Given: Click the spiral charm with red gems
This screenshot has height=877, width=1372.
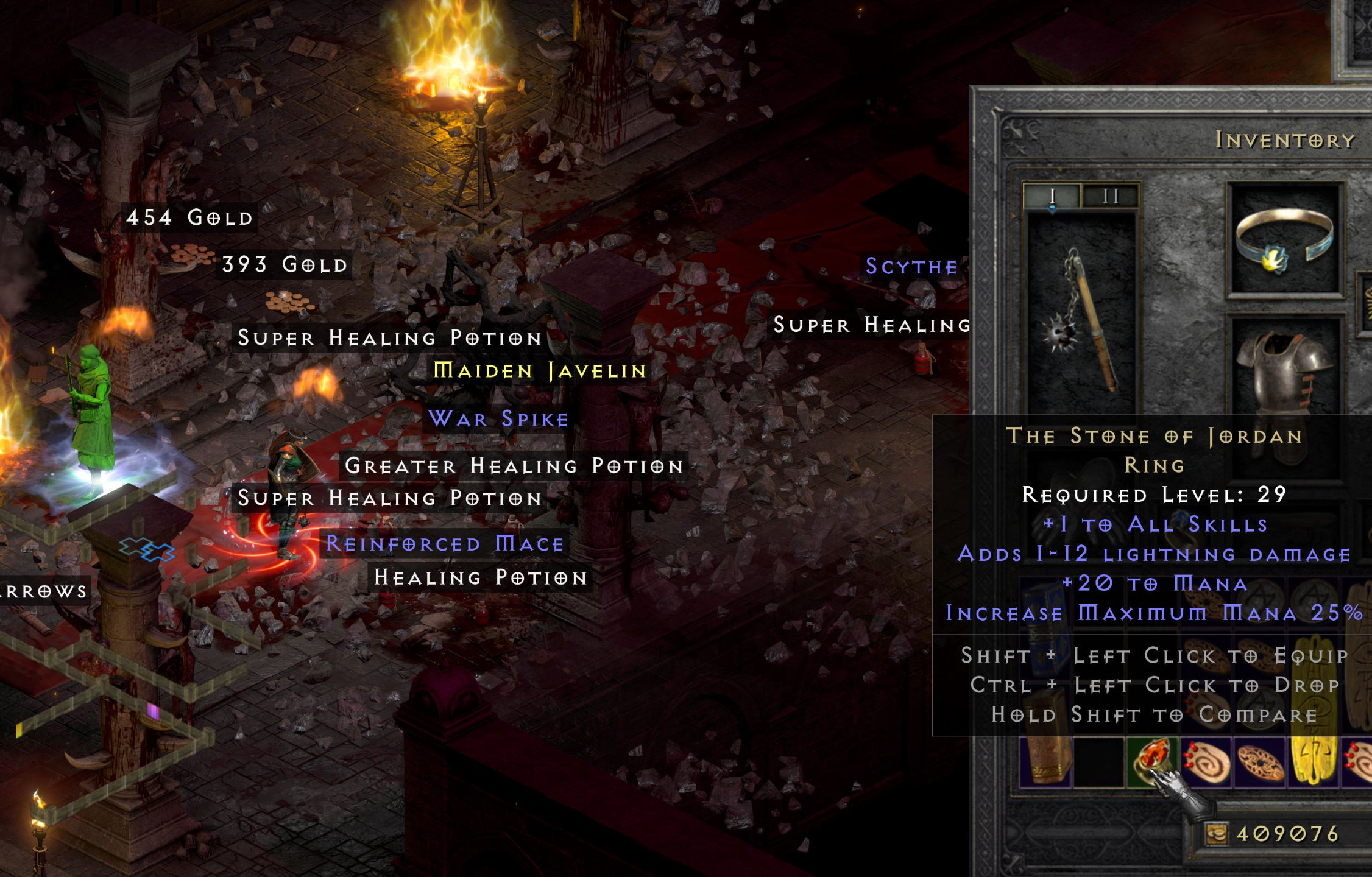Looking at the screenshot, I should [1208, 762].
